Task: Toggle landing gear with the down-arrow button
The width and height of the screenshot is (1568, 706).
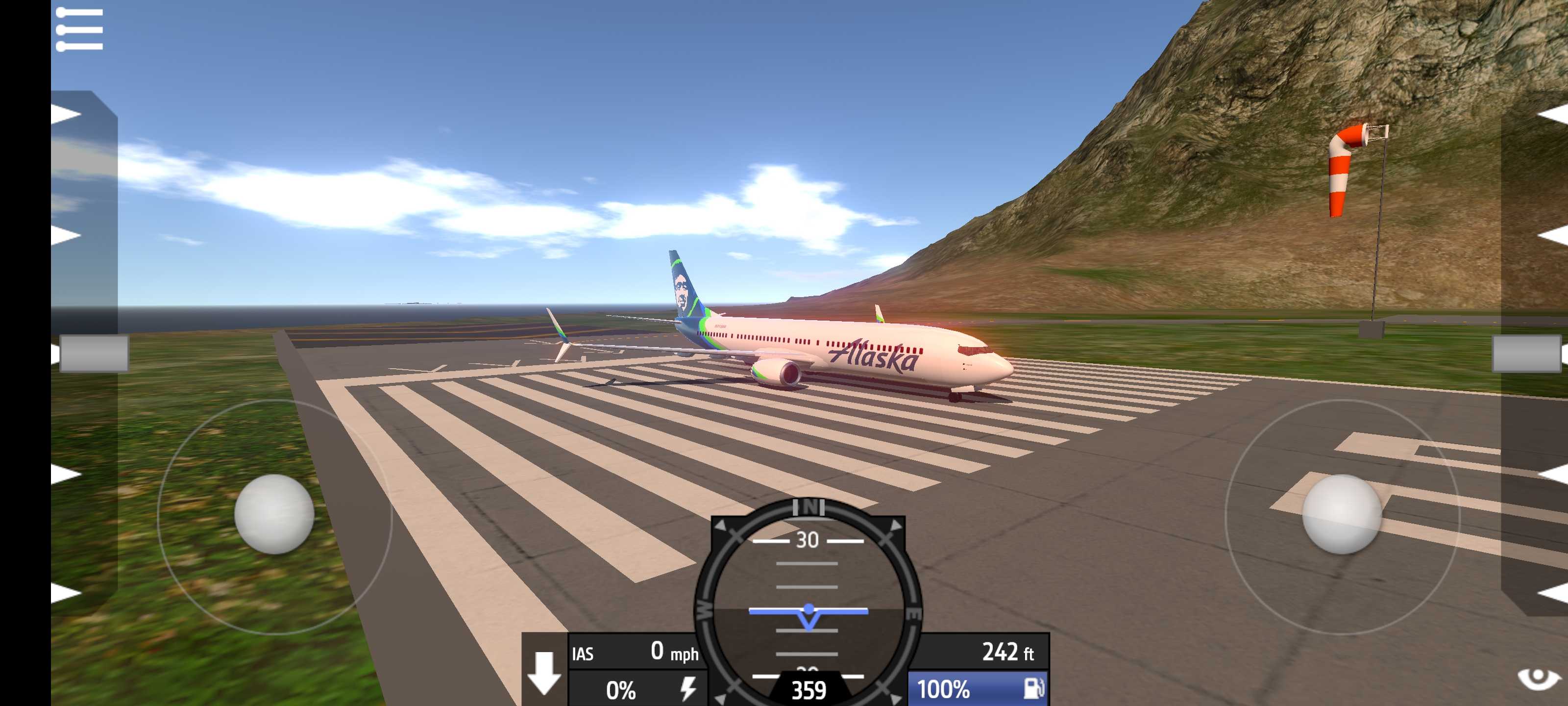Action: (x=544, y=672)
